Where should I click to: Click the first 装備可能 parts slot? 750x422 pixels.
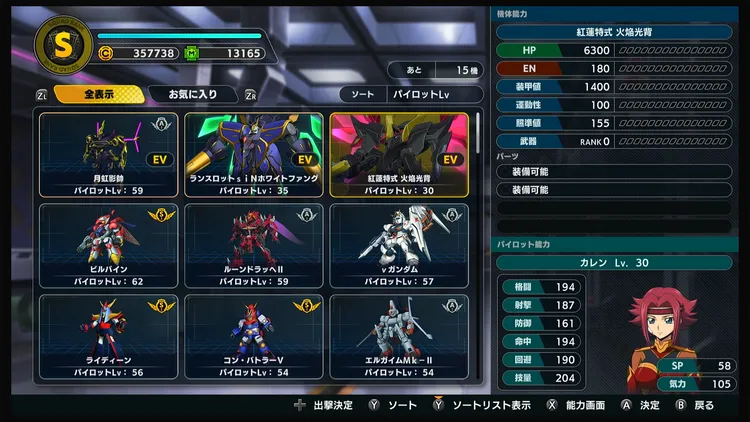point(620,172)
